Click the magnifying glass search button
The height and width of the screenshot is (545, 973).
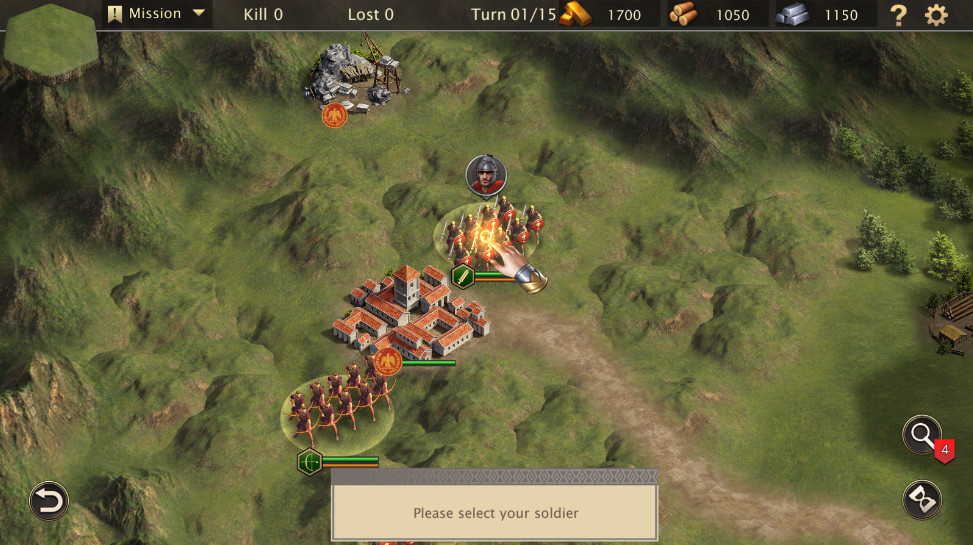point(922,435)
